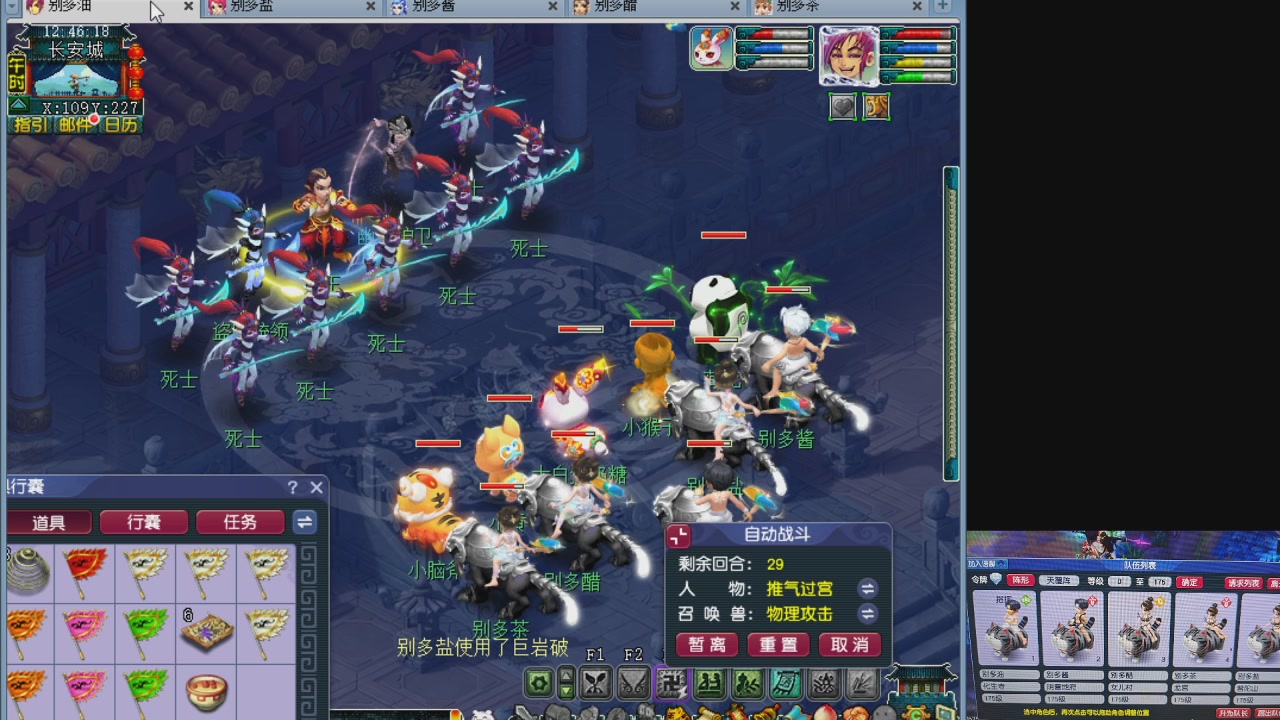Click the wings icon in the battle toolbar

pyautogui.click(x=635, y=684)
